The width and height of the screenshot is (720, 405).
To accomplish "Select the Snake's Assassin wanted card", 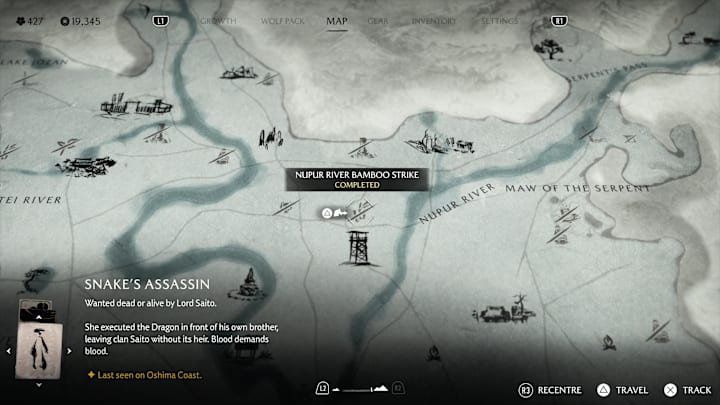I will [38, 348].
